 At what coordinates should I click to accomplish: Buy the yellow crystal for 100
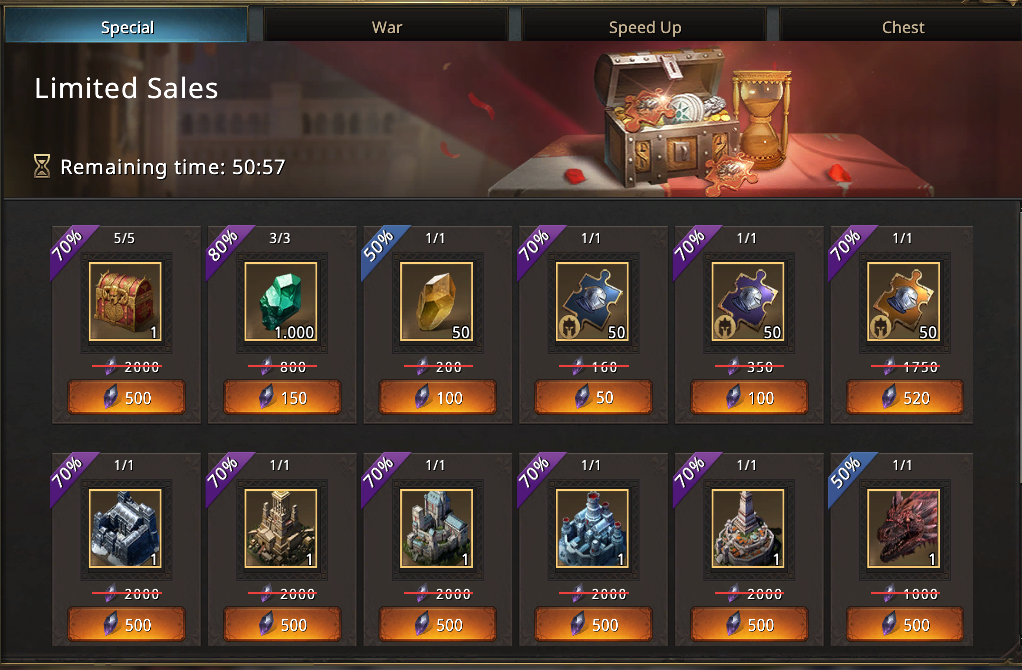(438, 398)
